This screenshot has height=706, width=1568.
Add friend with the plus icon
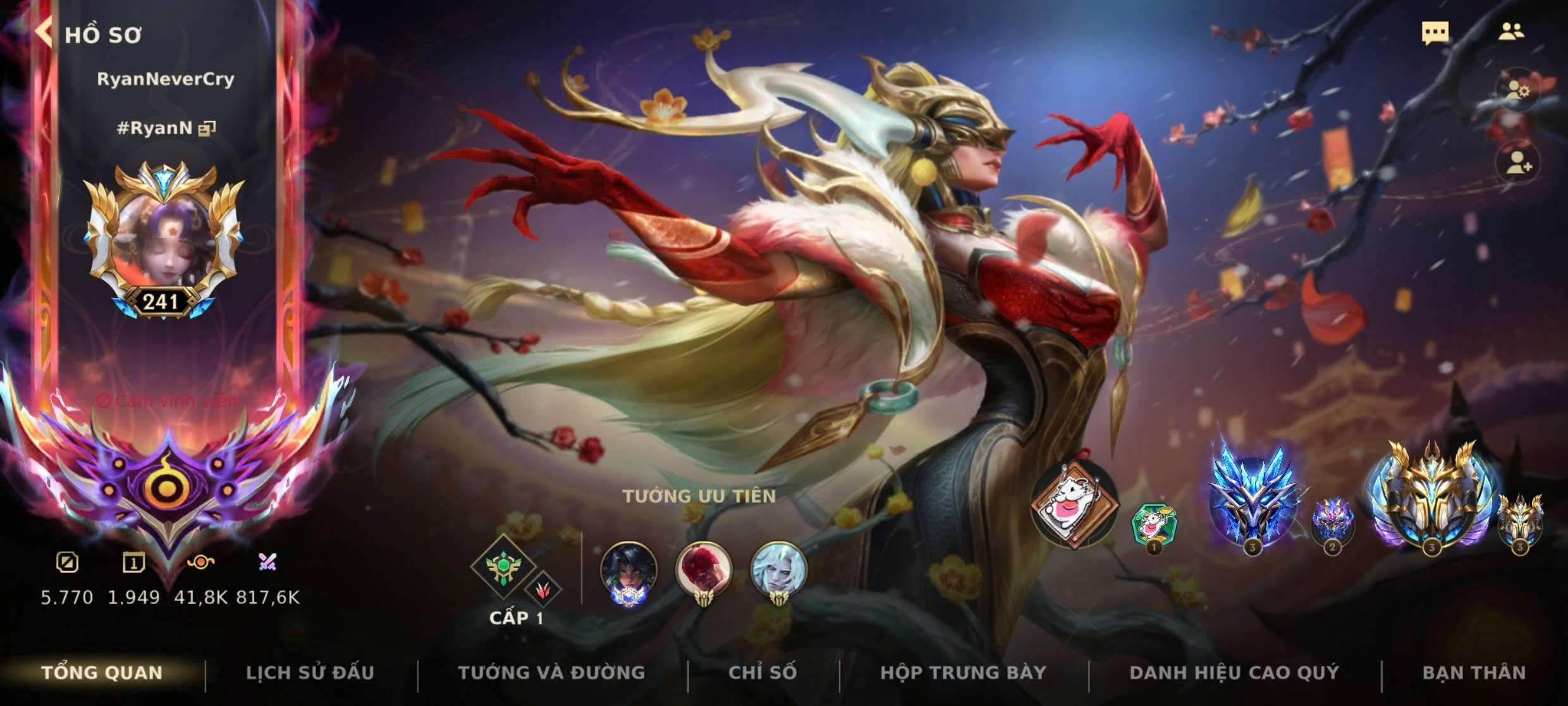1517,163
